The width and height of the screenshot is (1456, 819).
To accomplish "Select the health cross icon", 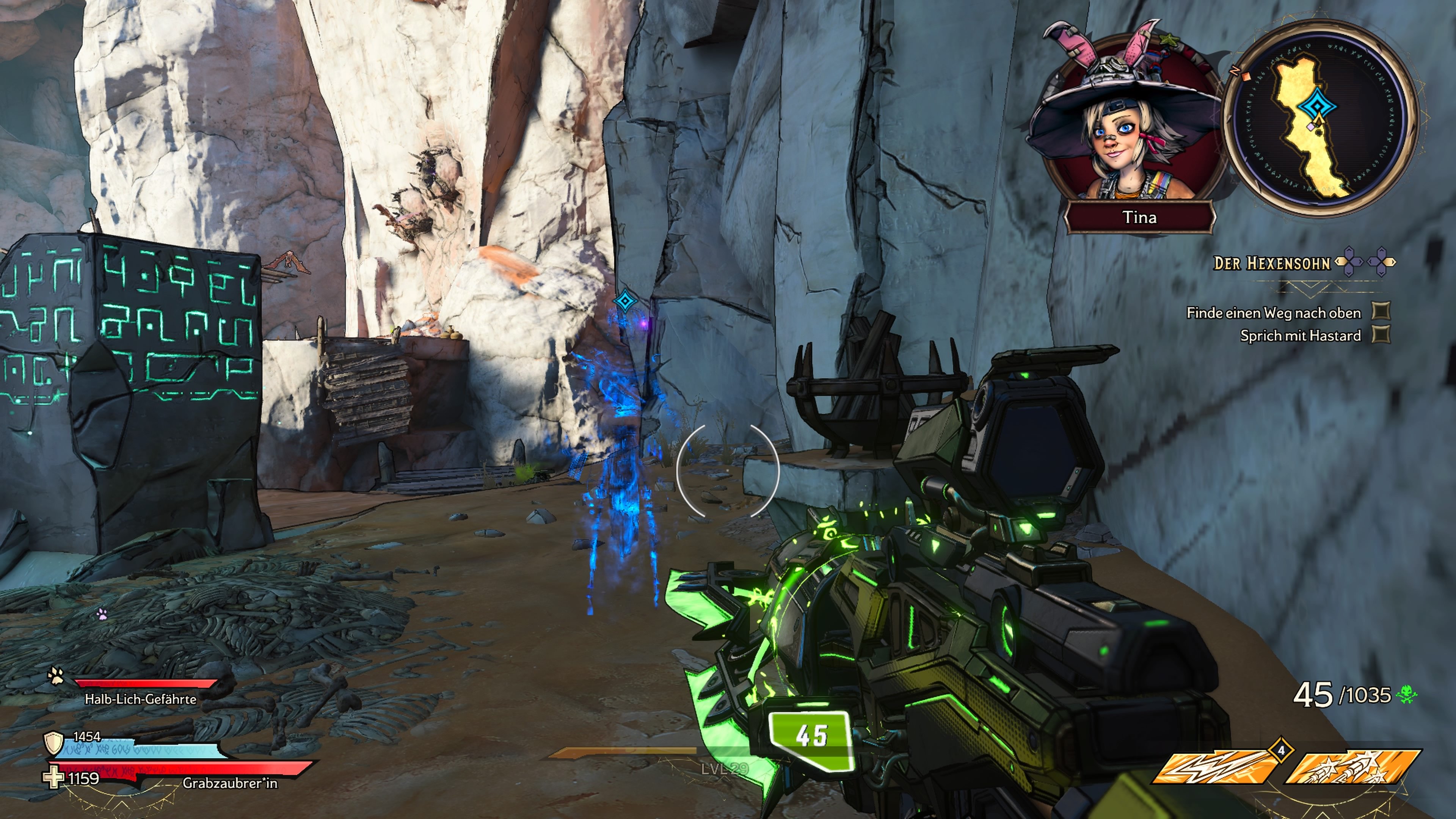I will coord(54,777).
